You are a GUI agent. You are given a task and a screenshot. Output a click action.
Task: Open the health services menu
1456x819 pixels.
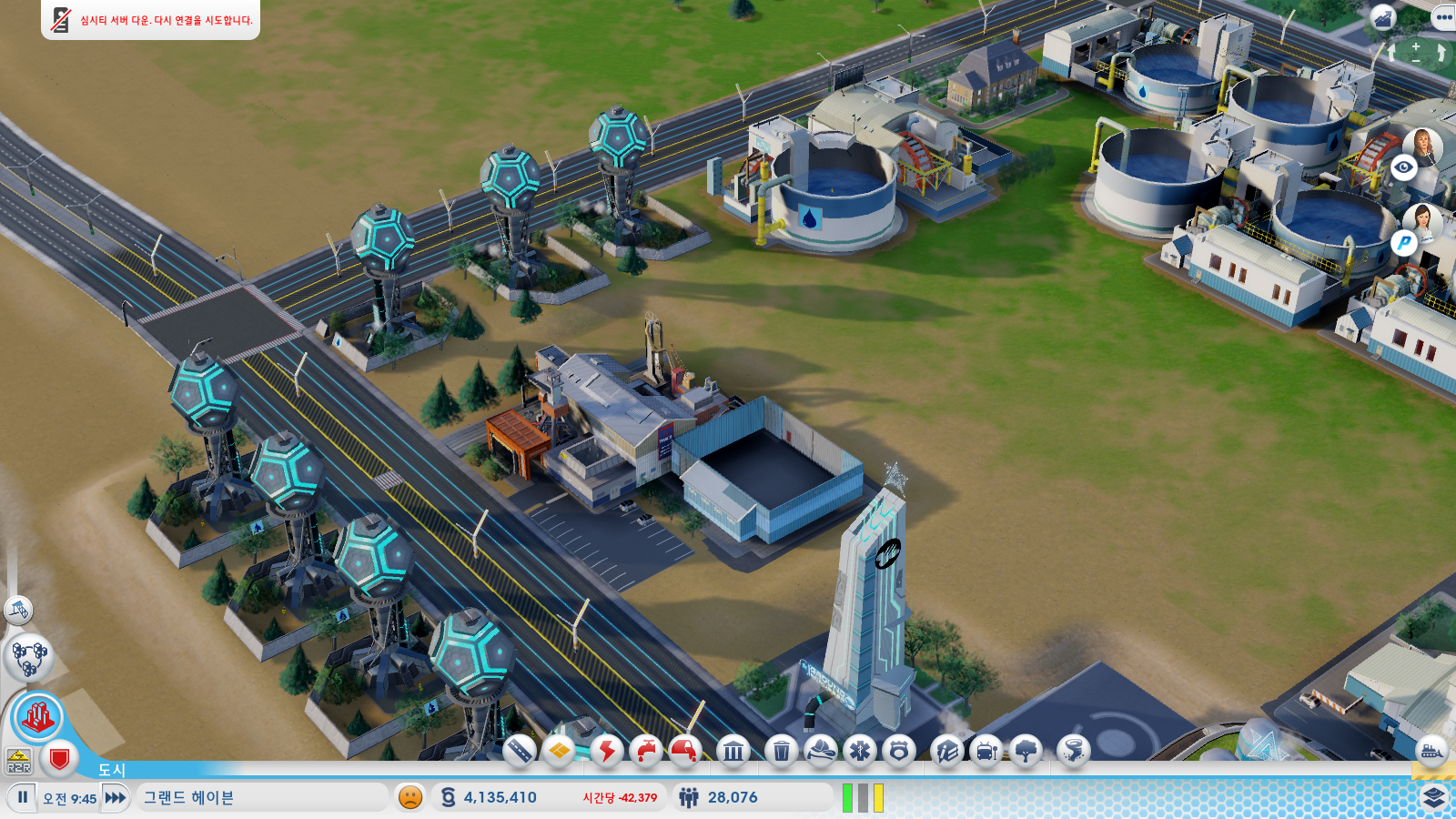click(860, 751)
